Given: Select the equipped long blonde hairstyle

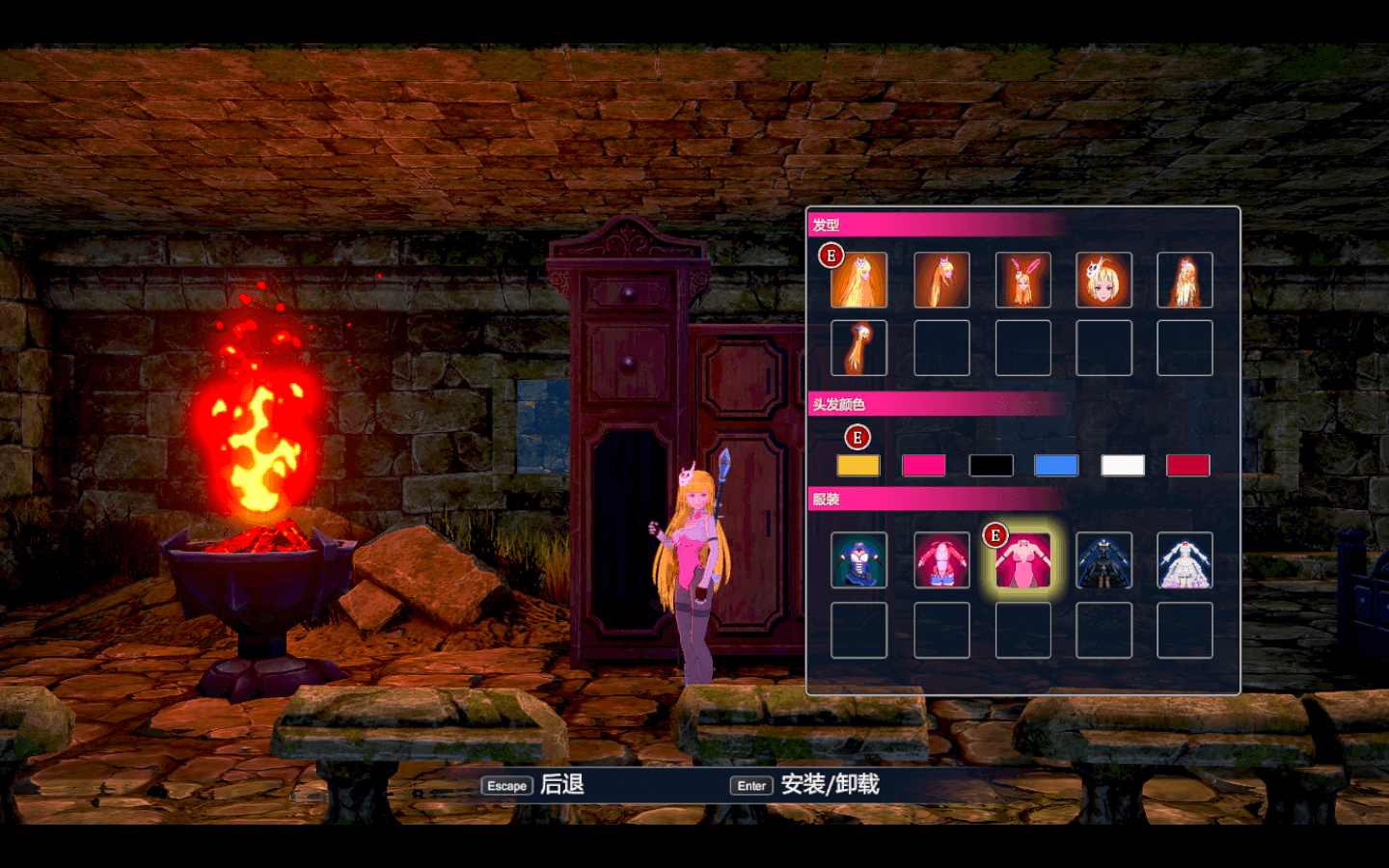Looking at the screenshot, I should click(x=858, y=281).
